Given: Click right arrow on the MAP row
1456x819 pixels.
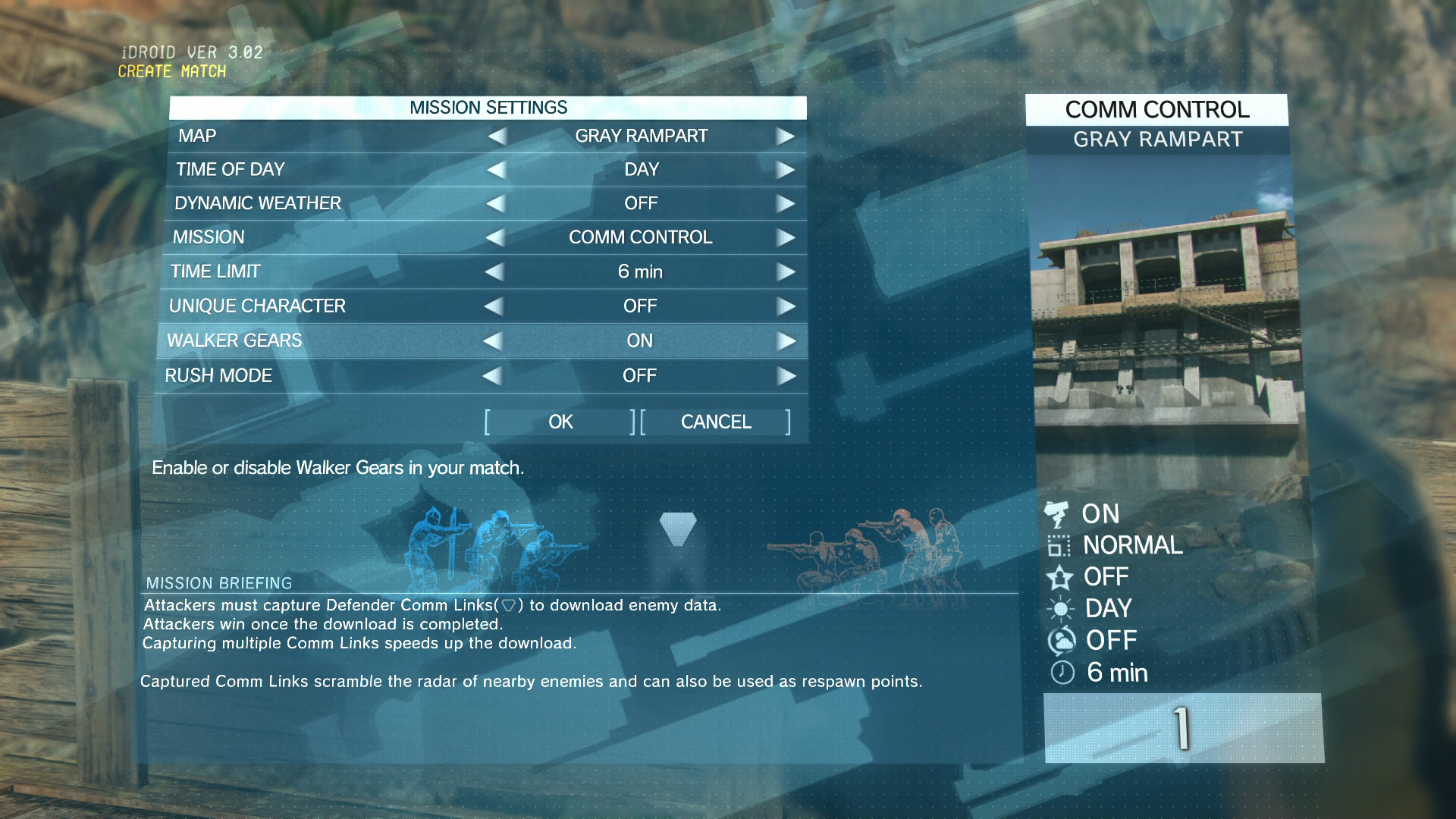Looking at the screenshot, I should [785, 136].
